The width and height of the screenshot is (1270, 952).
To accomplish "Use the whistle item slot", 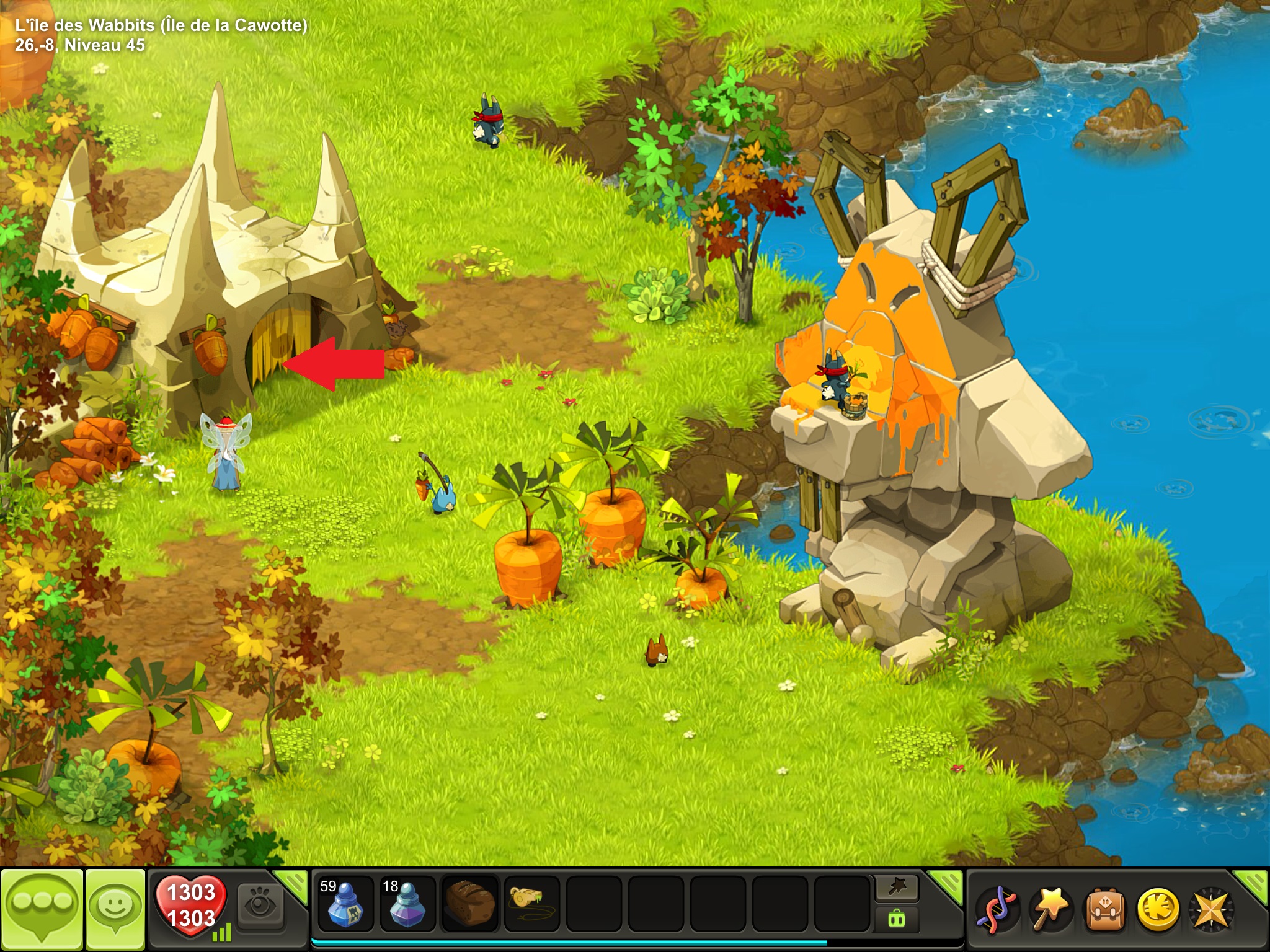I will pyautogui.click(x=531, y=904).
